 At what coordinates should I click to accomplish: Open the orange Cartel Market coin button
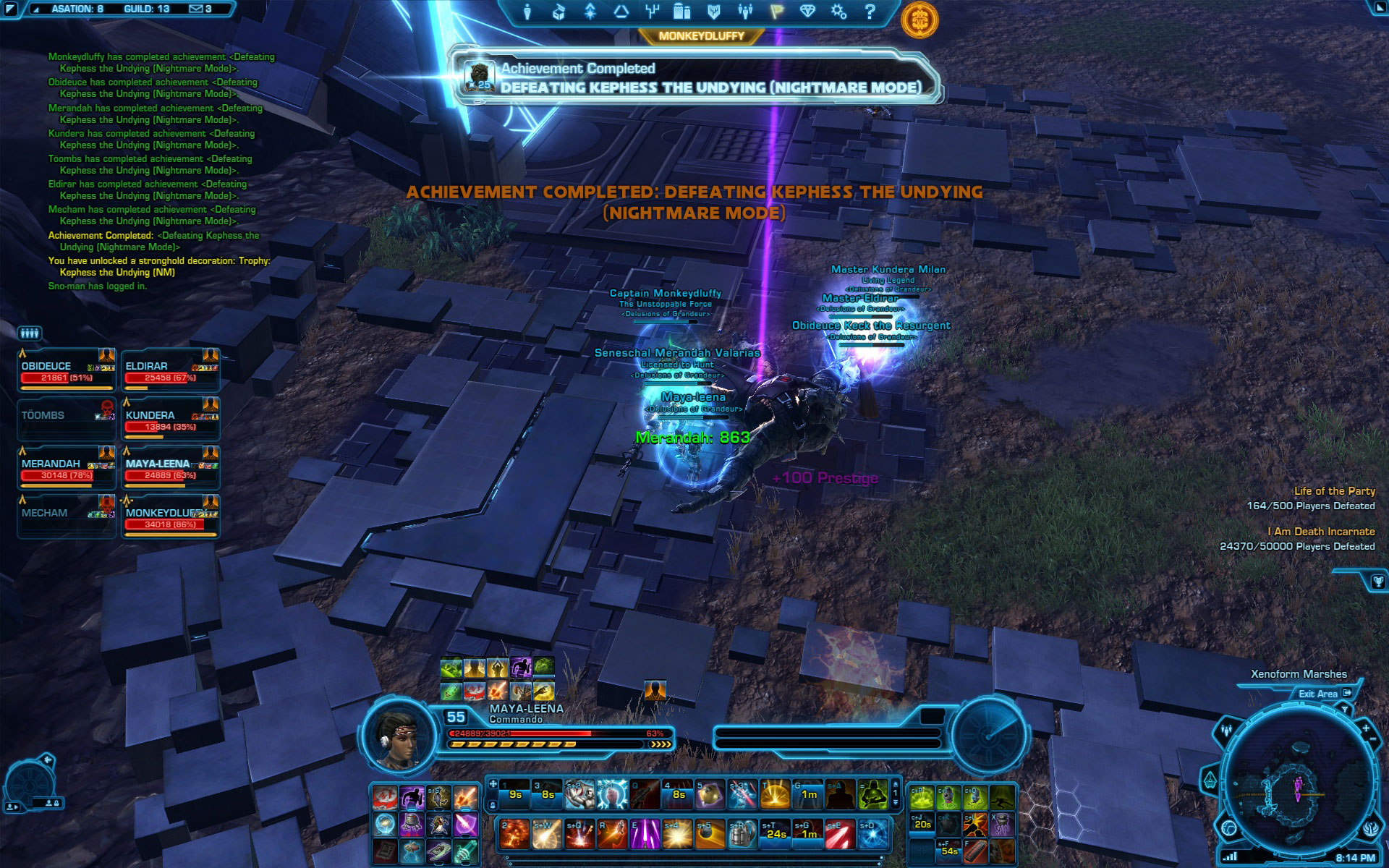919,18
